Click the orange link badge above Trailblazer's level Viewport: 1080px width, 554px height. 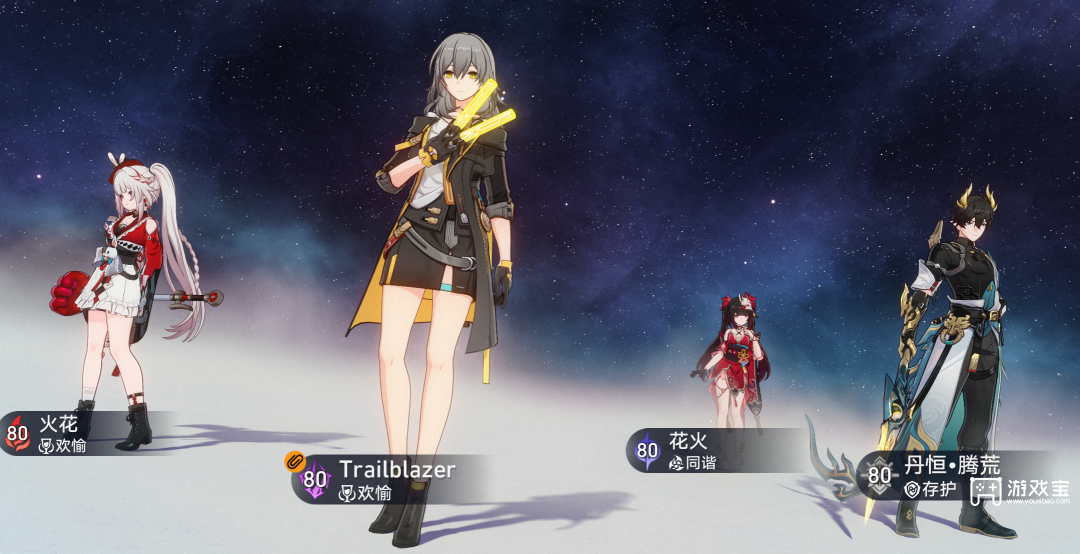tap(294, 461)
